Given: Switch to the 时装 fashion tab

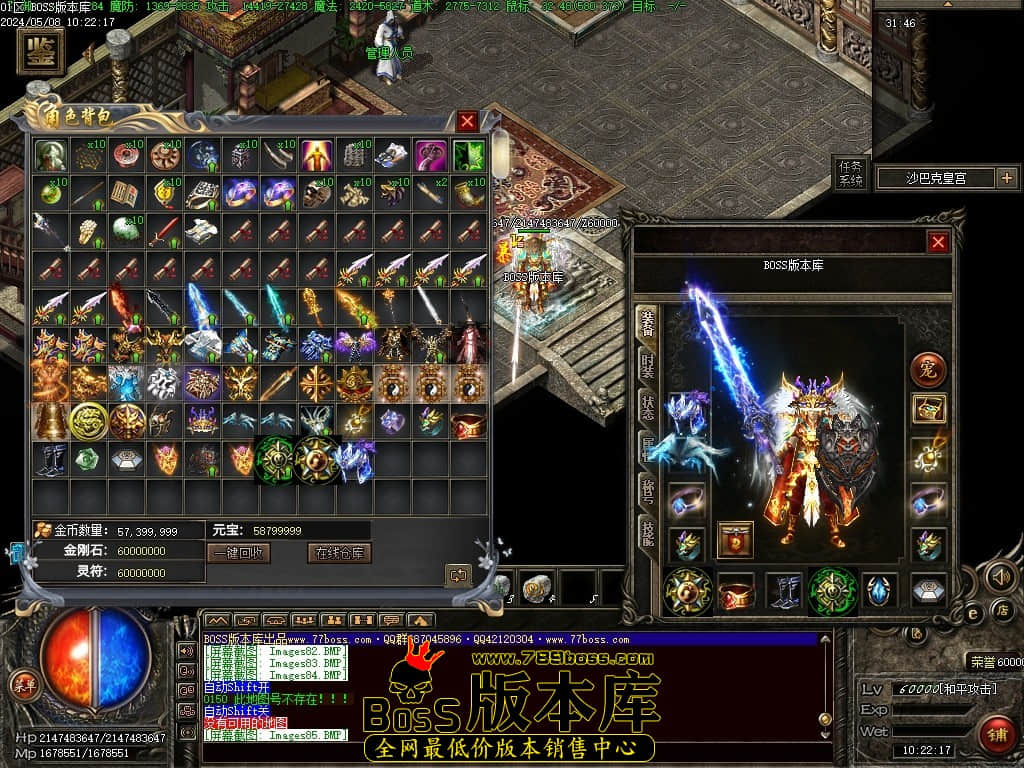Looking at the screenshot, I should click(x=648, y=368).
